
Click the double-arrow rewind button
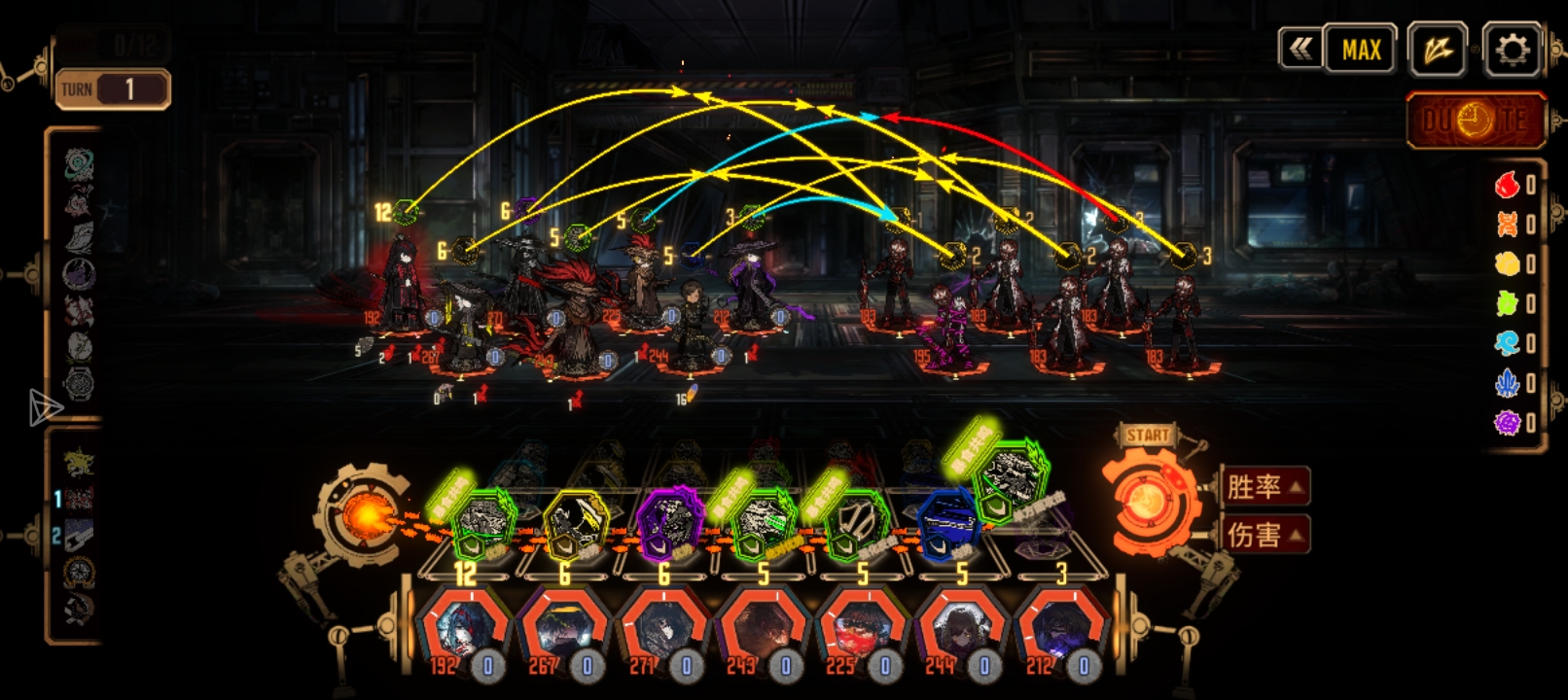click(1301, 49)
